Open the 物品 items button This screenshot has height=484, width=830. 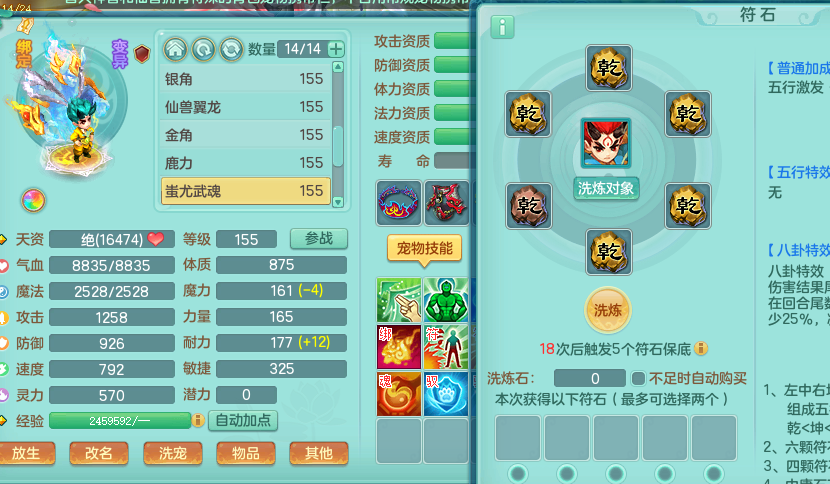(245, 453)
